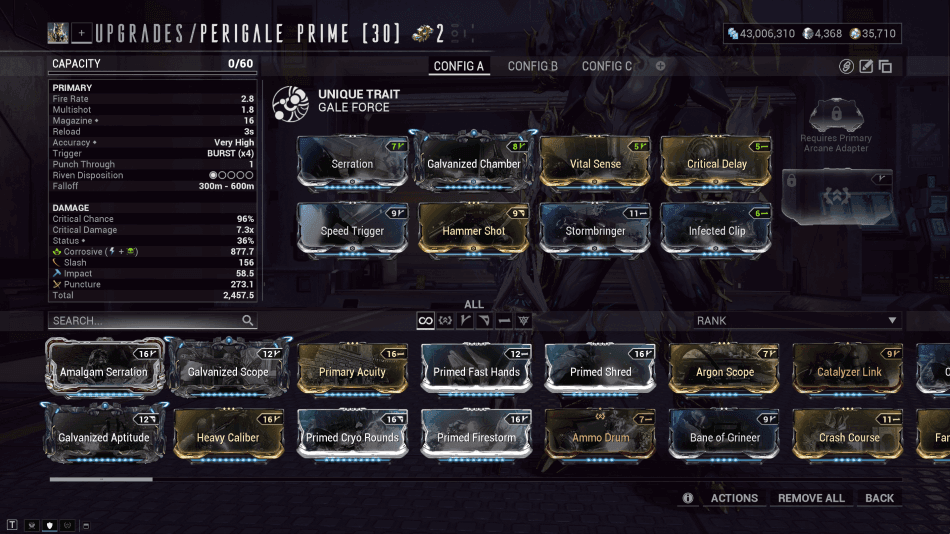Click the mod search field
This screenshot has height=534, width=950.
point(145,321)
